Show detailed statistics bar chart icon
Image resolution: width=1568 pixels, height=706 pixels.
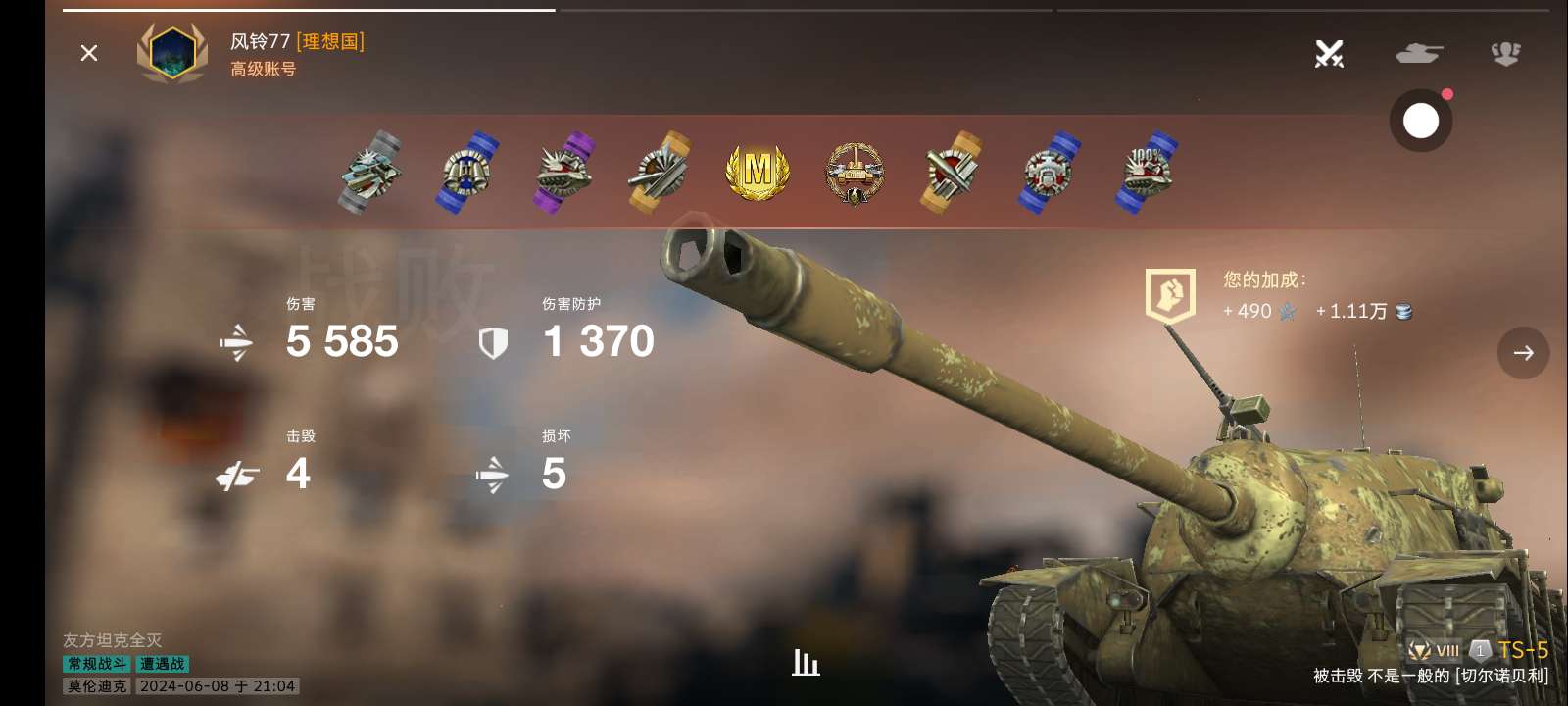pos(806,664)
